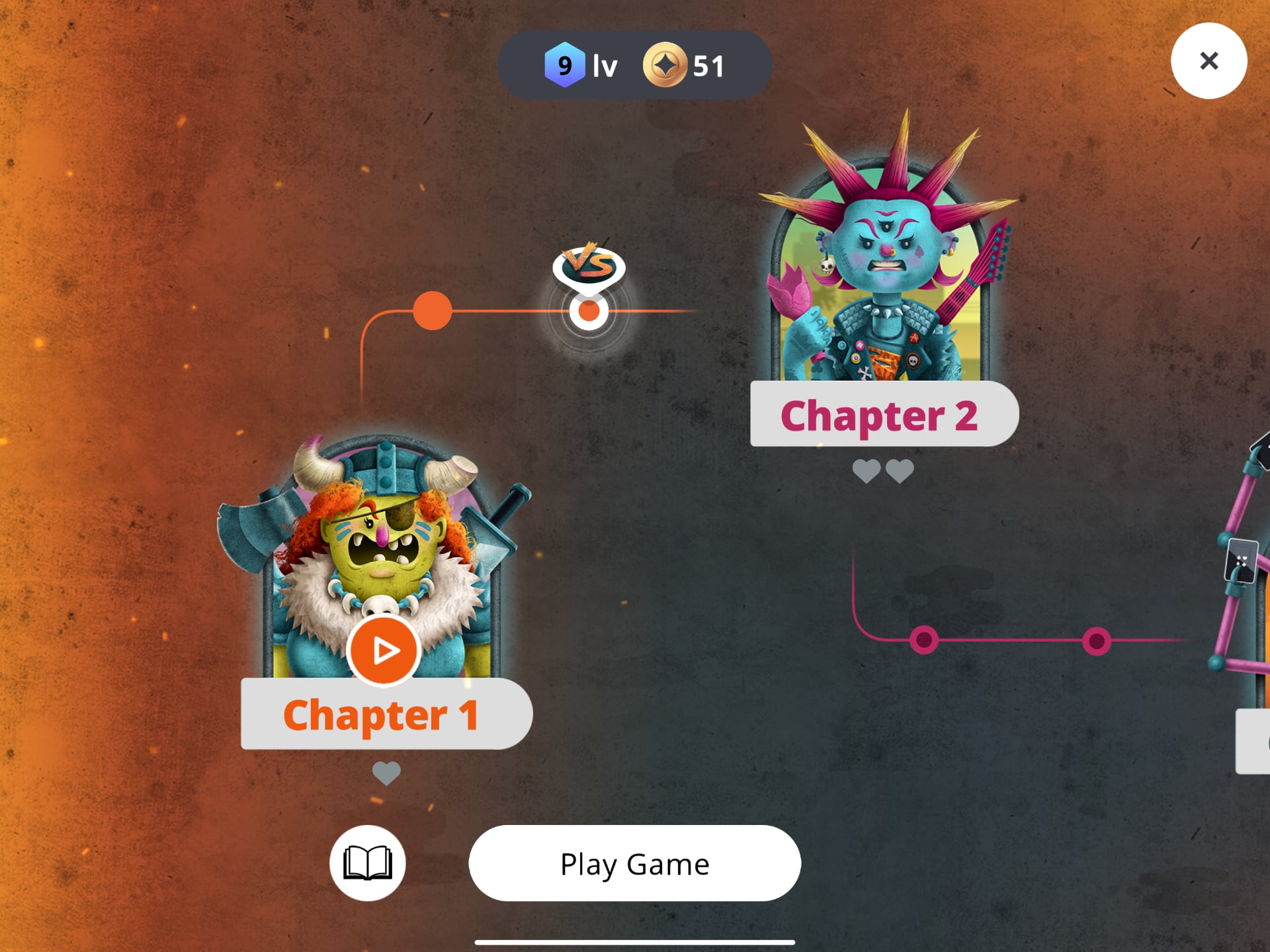This screenshot has height=952, width=1270.
Task: Tap the first pink node on the Chapter 2 path
Action: [923, 640]
